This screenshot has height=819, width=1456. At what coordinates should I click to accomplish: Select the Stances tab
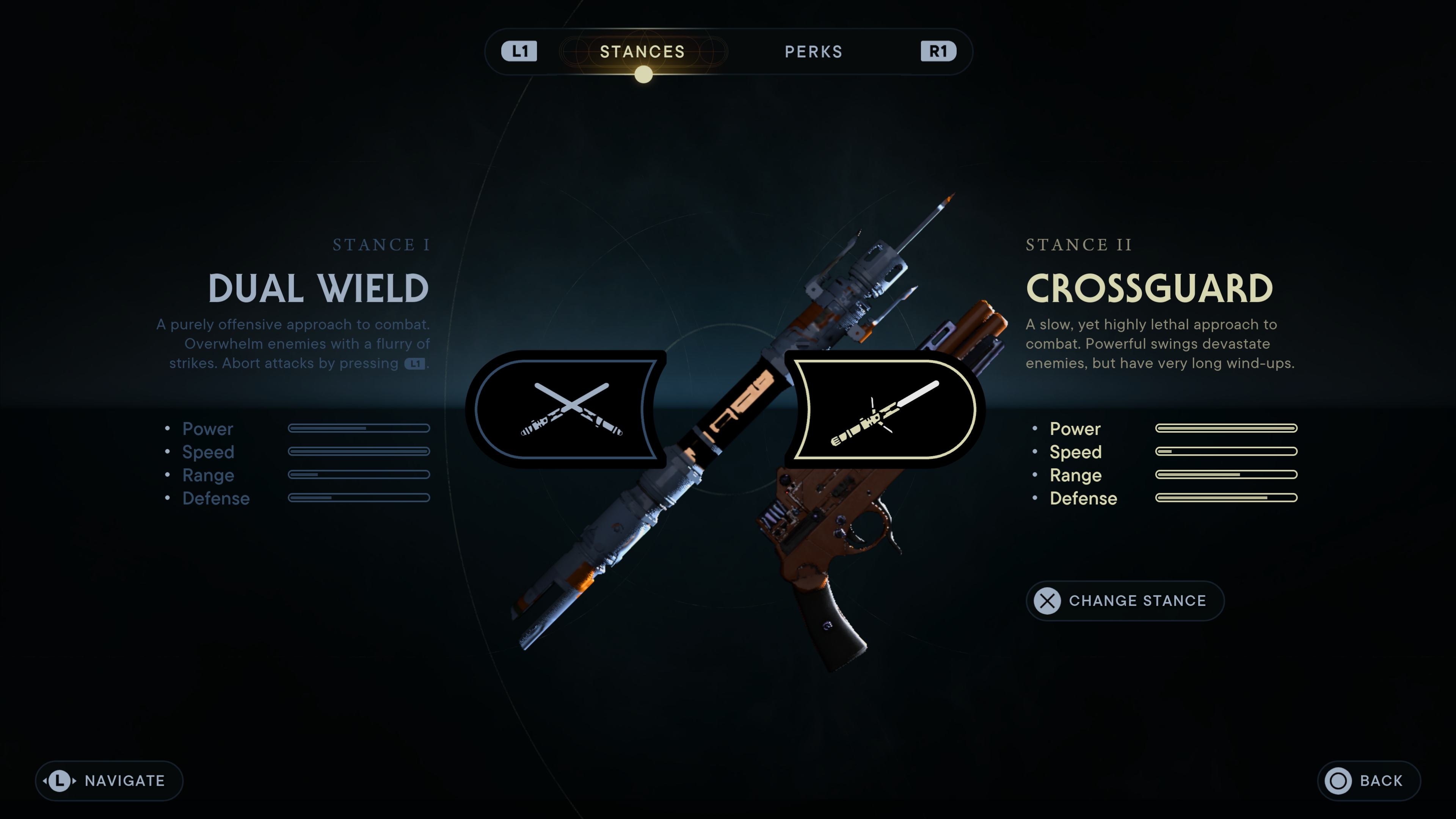[x=642, y=52]
